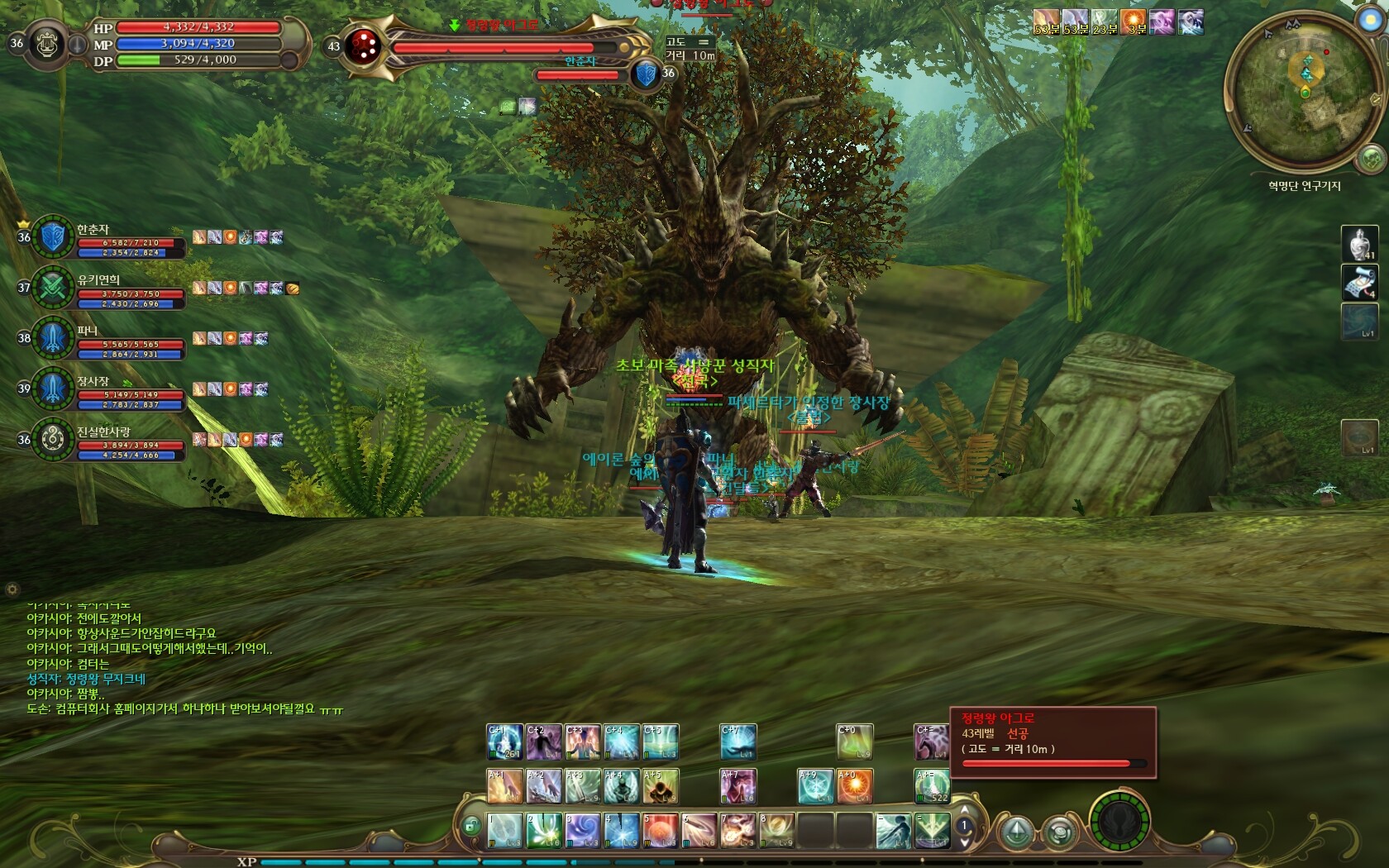Use the silver potion item with 41 left

[x=1359, y=244]
